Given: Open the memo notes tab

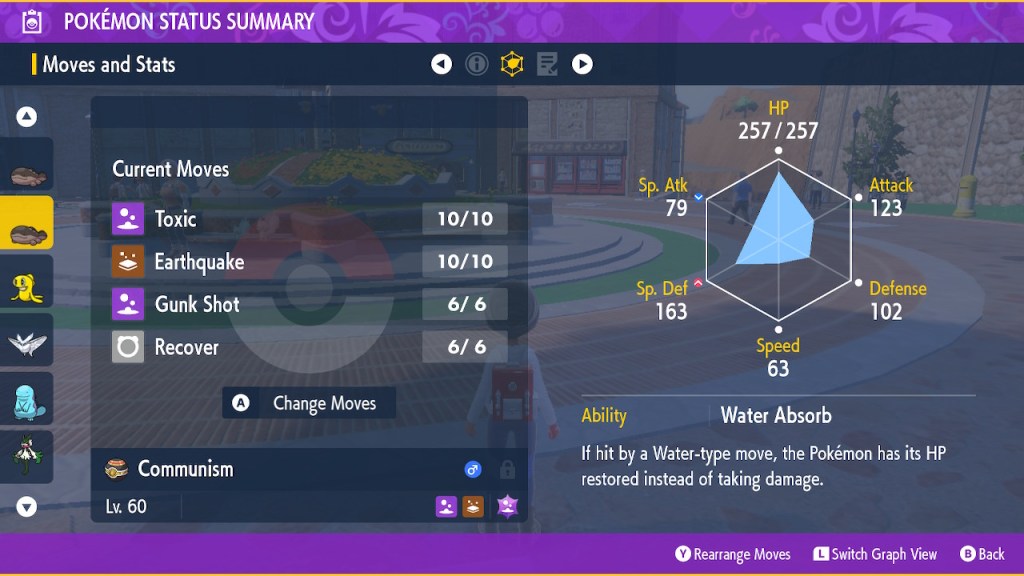Looking at the screenshot, I should (547, 65).
